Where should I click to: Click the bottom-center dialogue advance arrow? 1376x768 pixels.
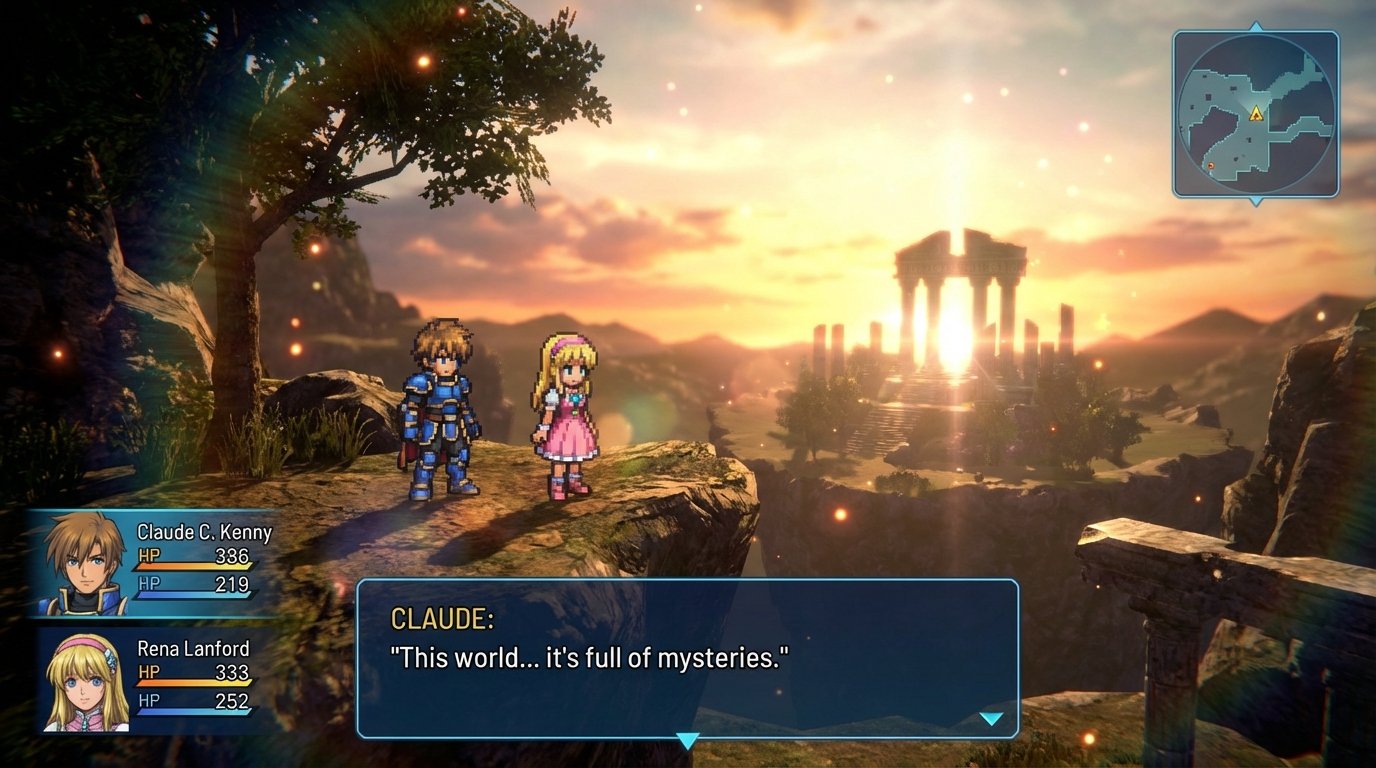pyautogui.click(x=688, y=740)
